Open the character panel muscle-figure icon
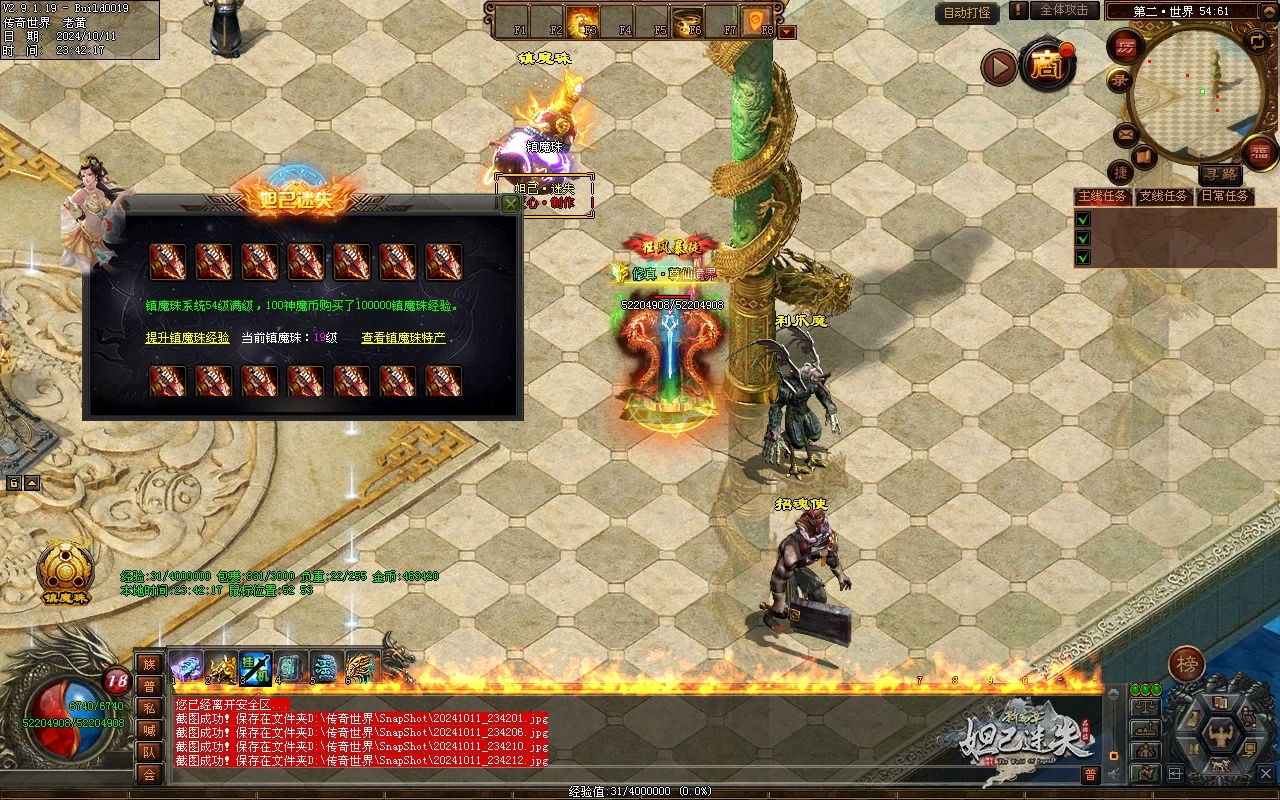Screen dimensions: 1280x800 pos(1220,735)
